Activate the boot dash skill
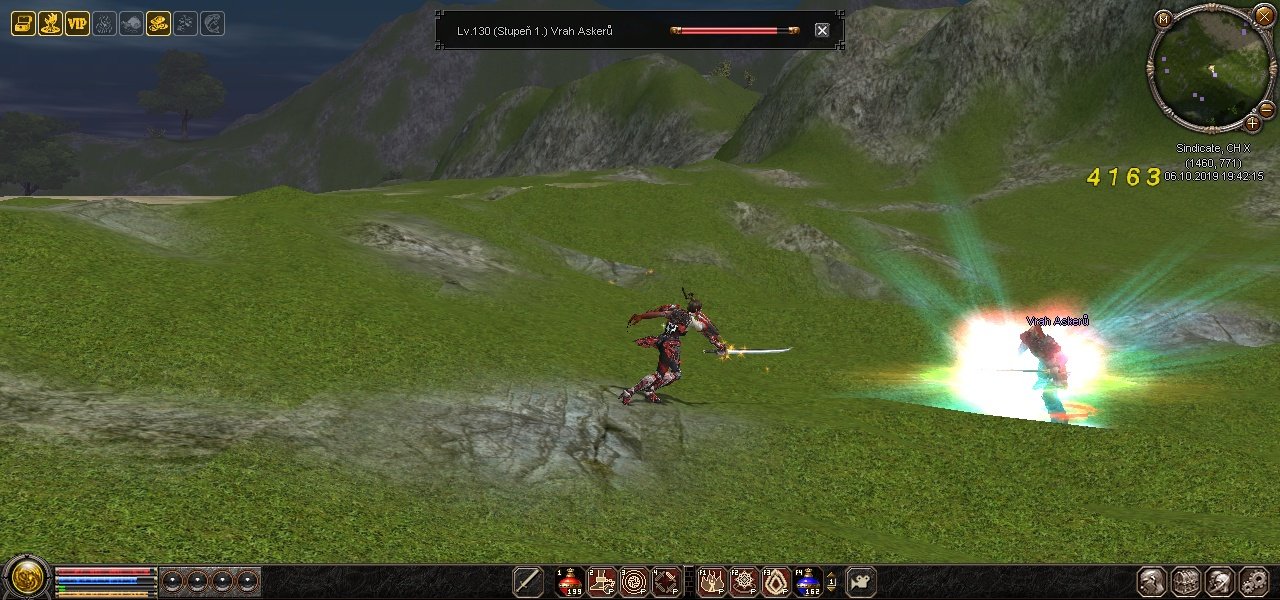The height and width of the screenshot is (600, 1280). (602, 582)
